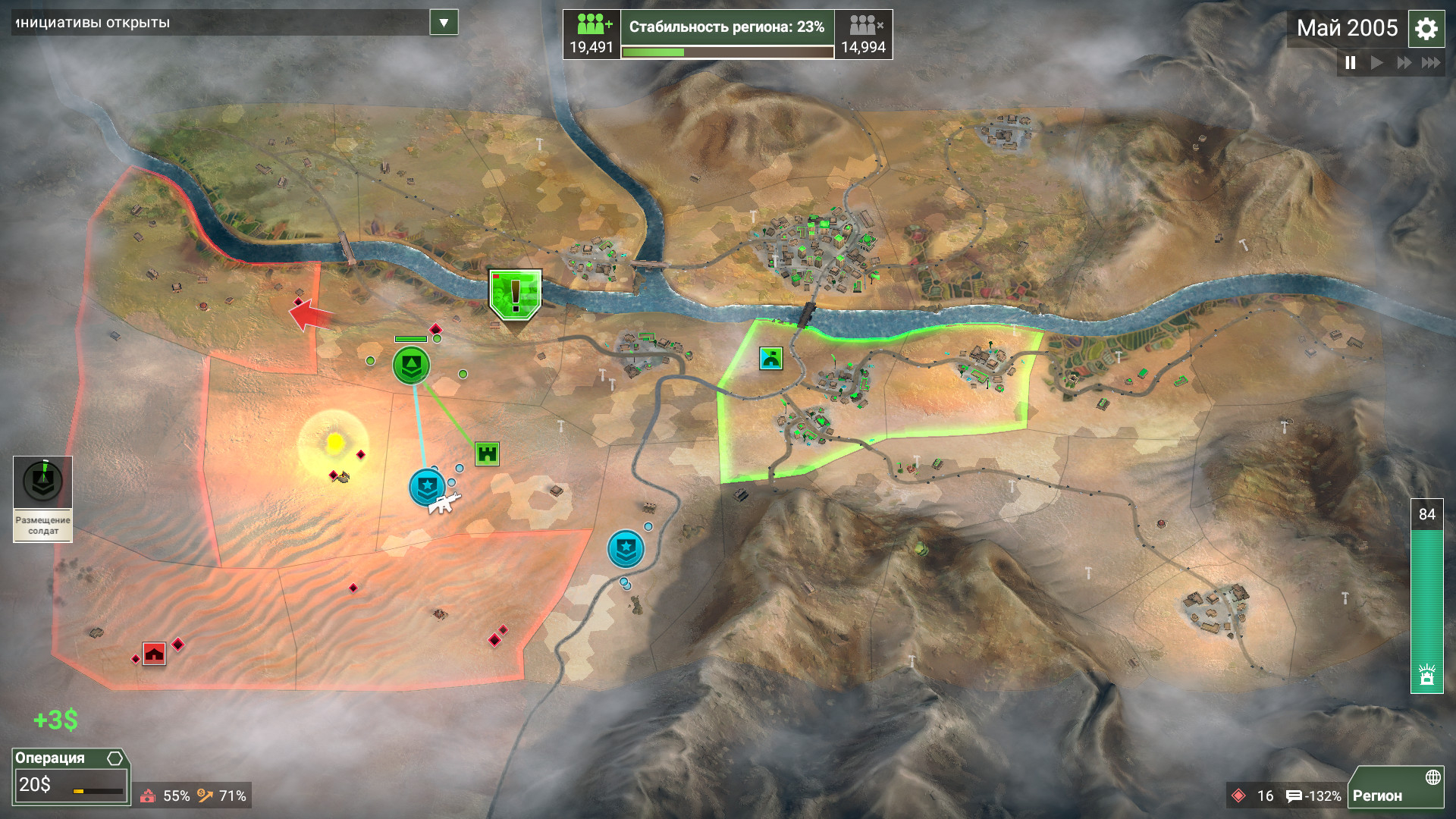Open the game settings gear
Screen dimensions: 1456x819
[x=1429, y=29]
